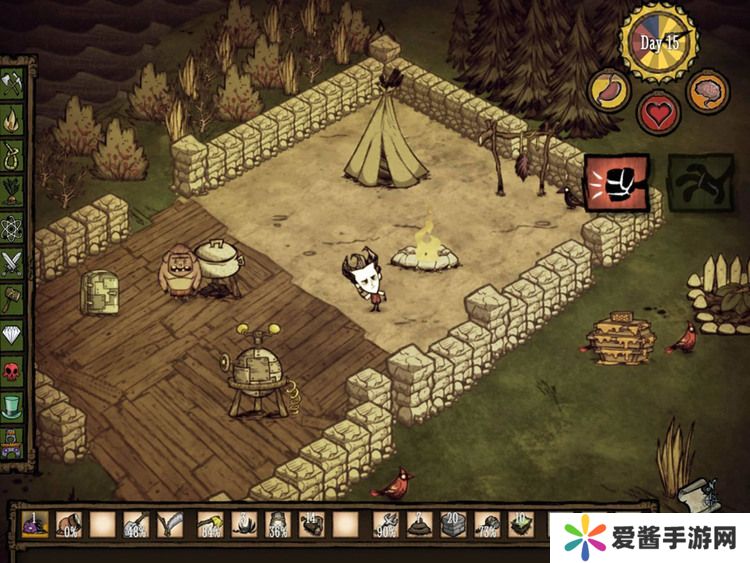Choose the Fight crossed-swords crafting tab
This screenshot has width=750, height=563.
coord(14,262)
